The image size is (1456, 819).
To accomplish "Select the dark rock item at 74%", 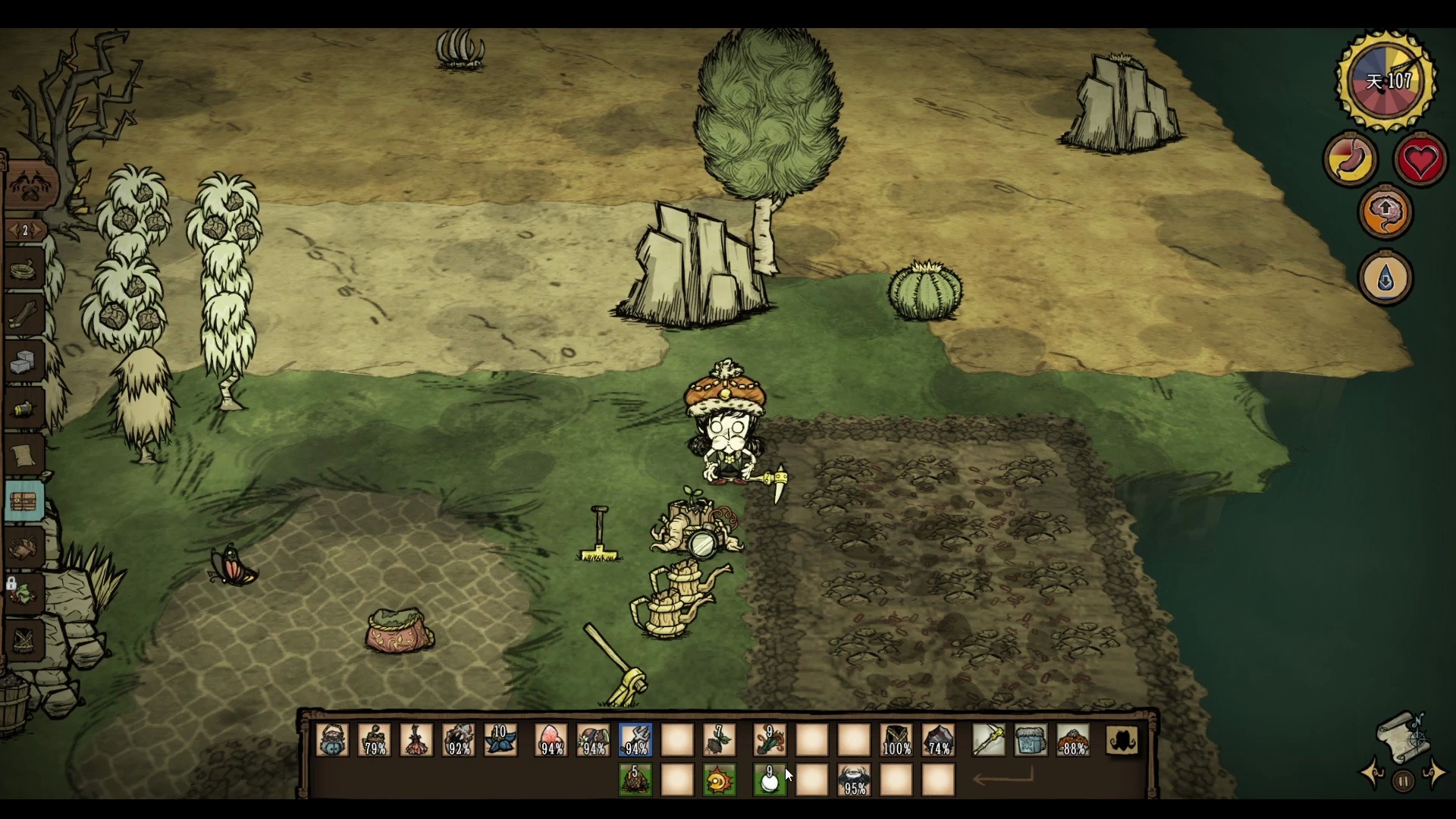I will tap(939, 739).
